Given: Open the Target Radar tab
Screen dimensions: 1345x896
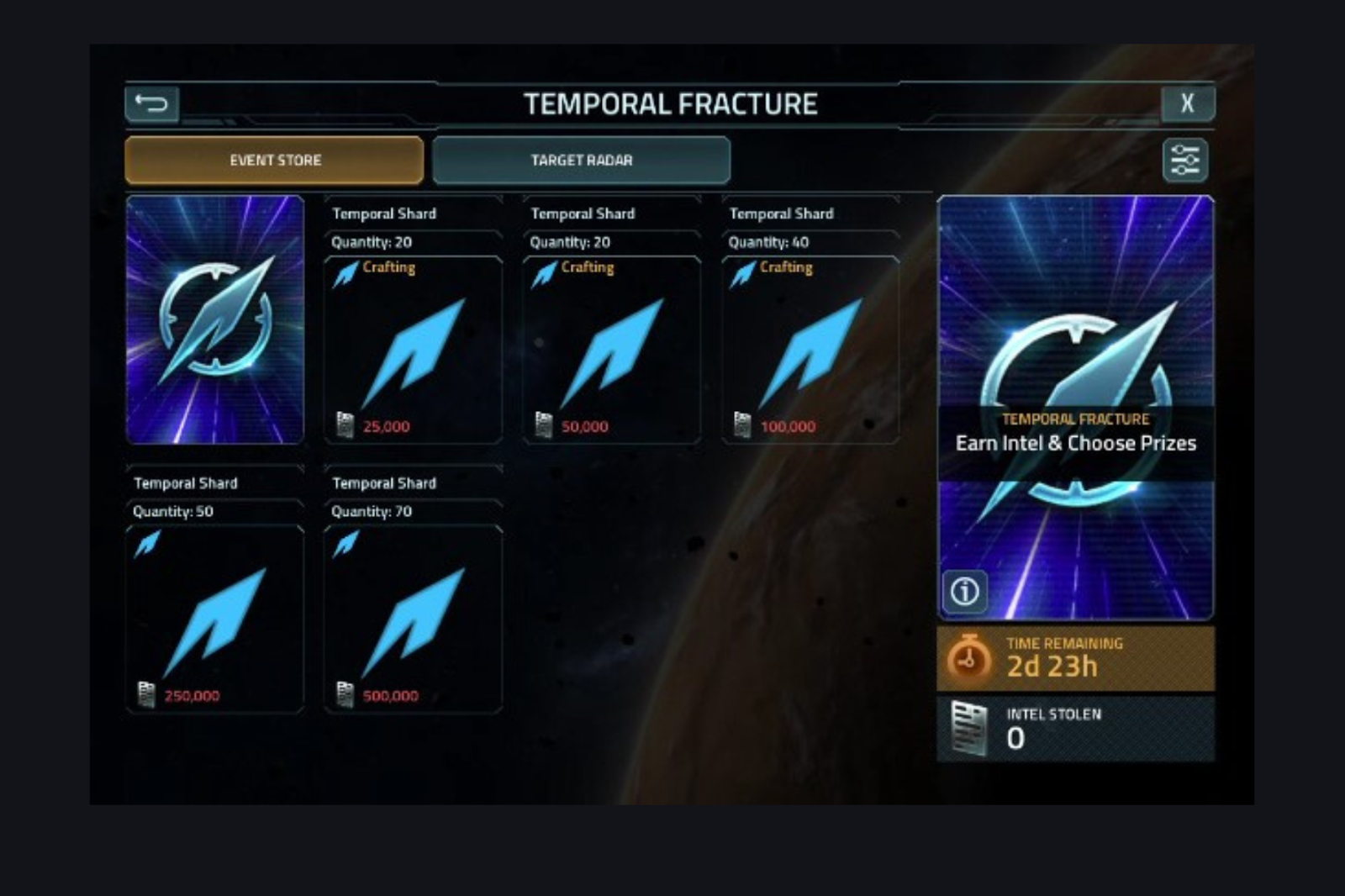Looking at the screenshot, I should pos(581,160).
